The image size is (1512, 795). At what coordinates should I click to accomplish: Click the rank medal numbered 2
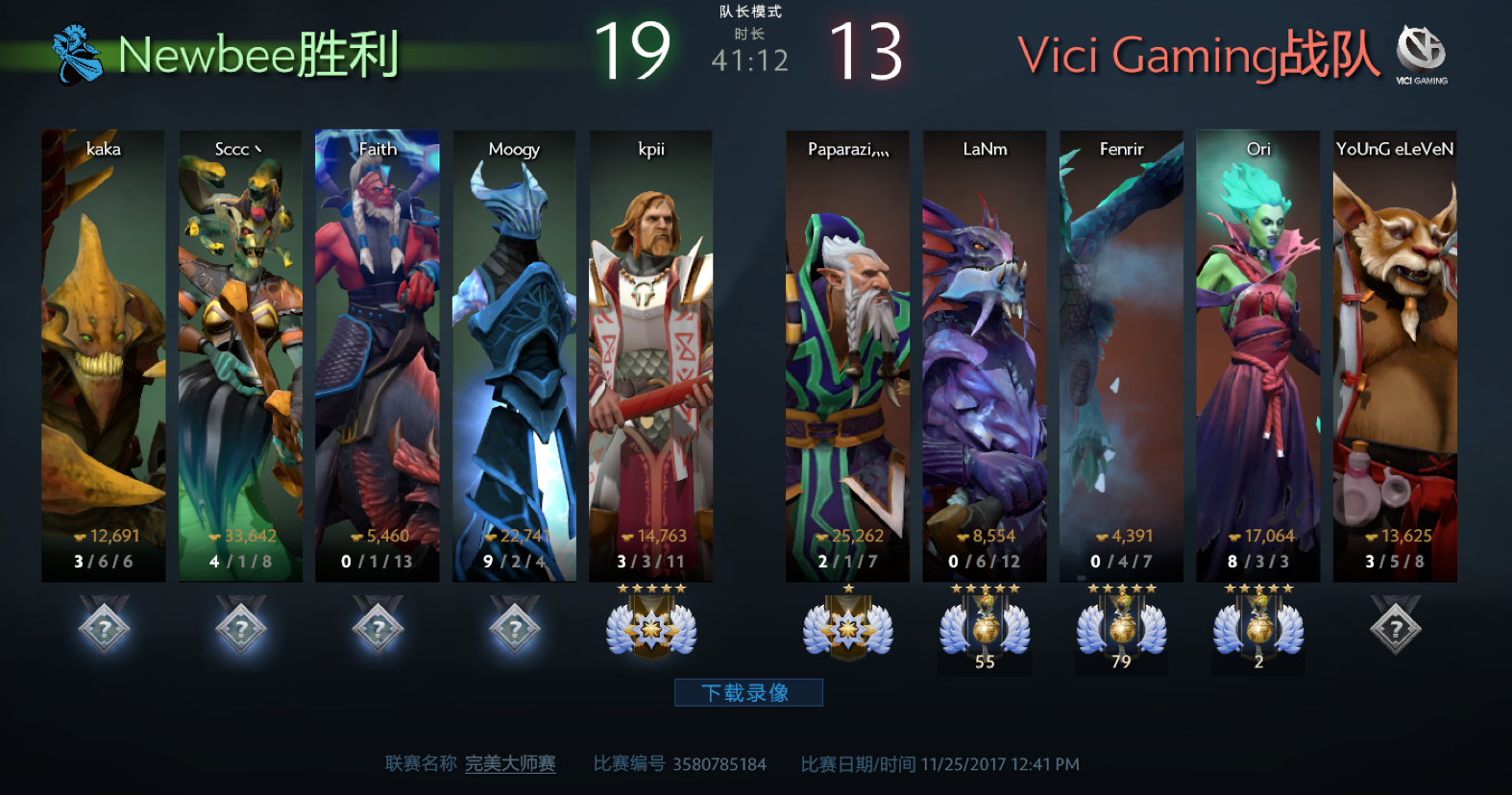point(1258,629)
